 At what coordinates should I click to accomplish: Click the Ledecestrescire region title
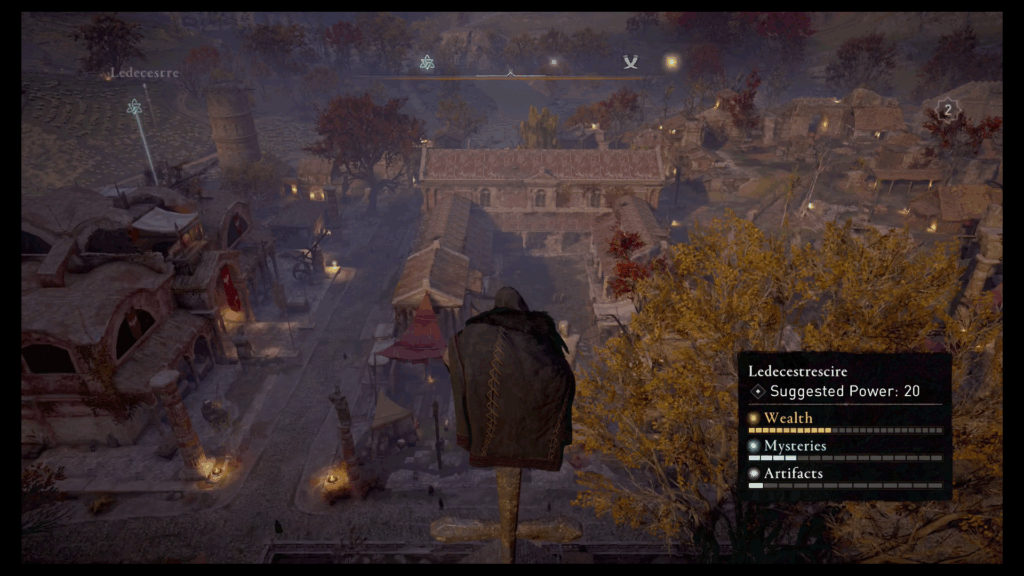(x=797, y=371)
